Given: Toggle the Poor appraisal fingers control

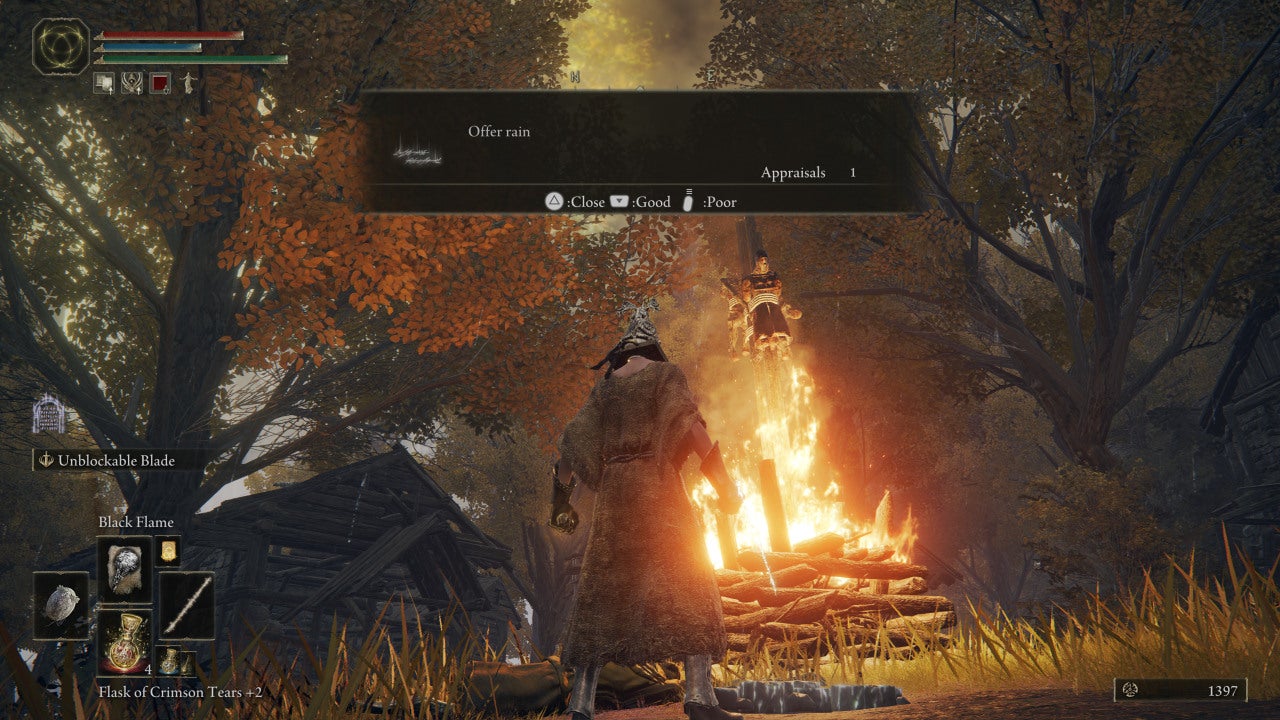Looking at the screenshot, I should point(688,202).
